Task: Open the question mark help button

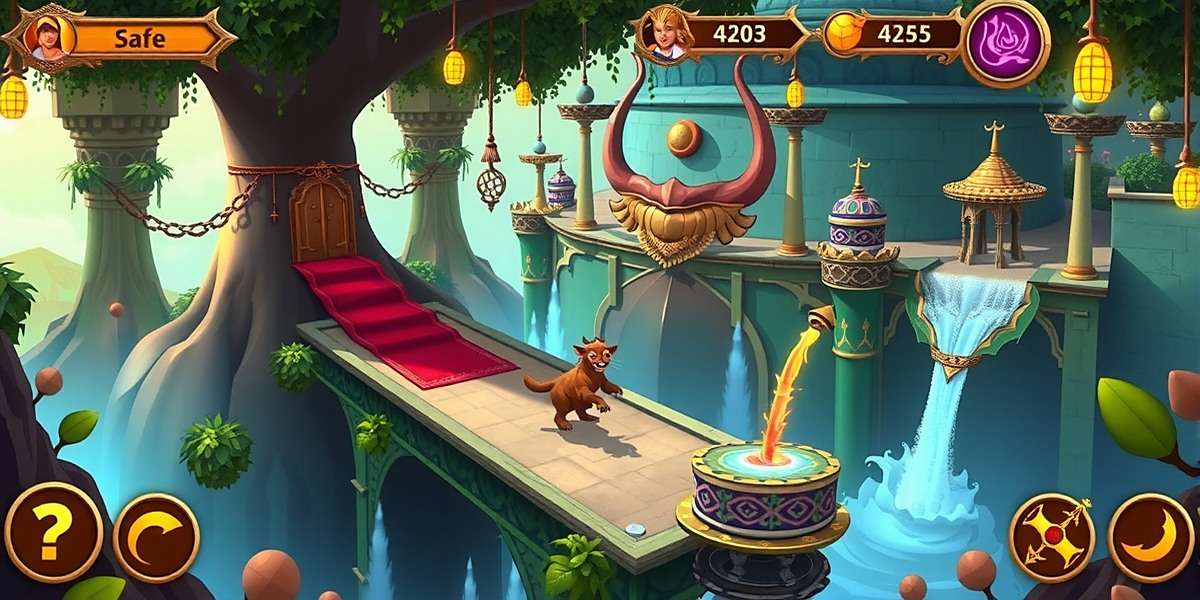Action: pyautogui.click(x=53, y=531)
